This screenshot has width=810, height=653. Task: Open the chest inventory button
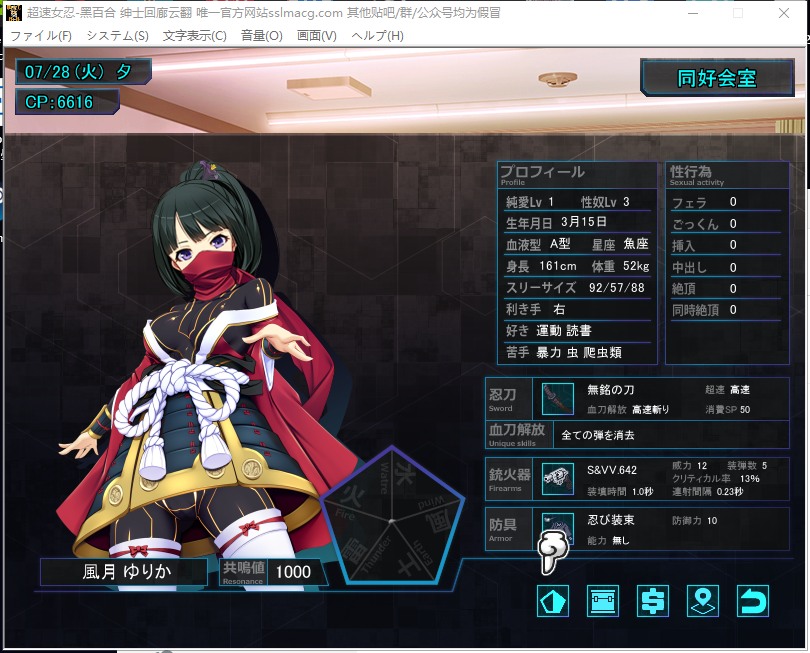tap(602, 601)
